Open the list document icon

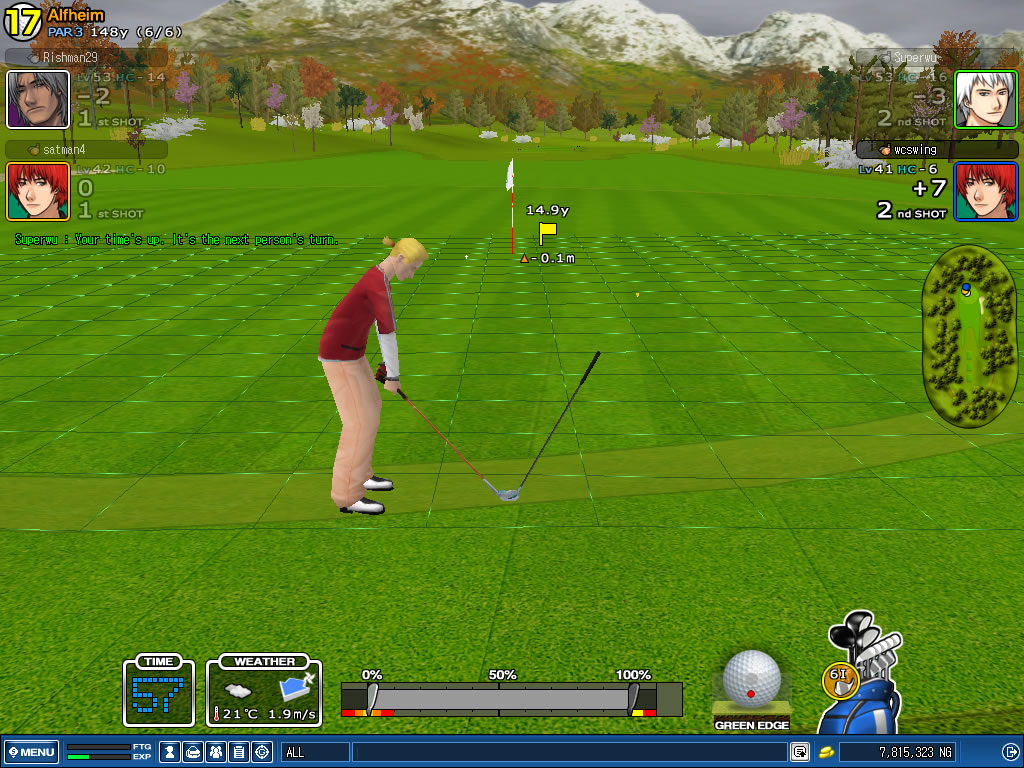[238, 752]
